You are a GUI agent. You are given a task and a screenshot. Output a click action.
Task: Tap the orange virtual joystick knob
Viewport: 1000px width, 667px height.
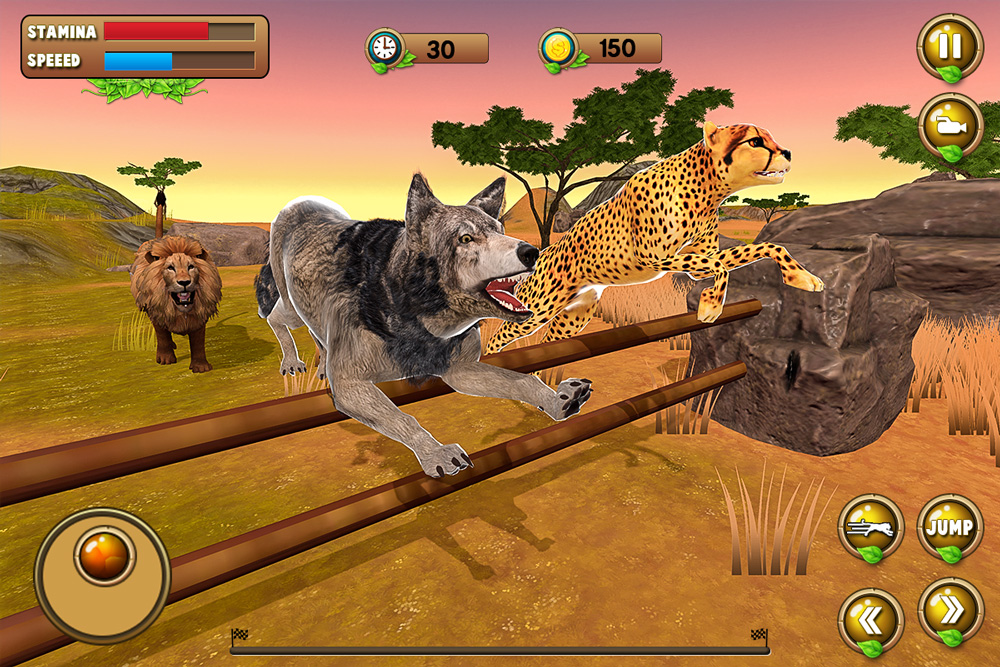point(105,555)
